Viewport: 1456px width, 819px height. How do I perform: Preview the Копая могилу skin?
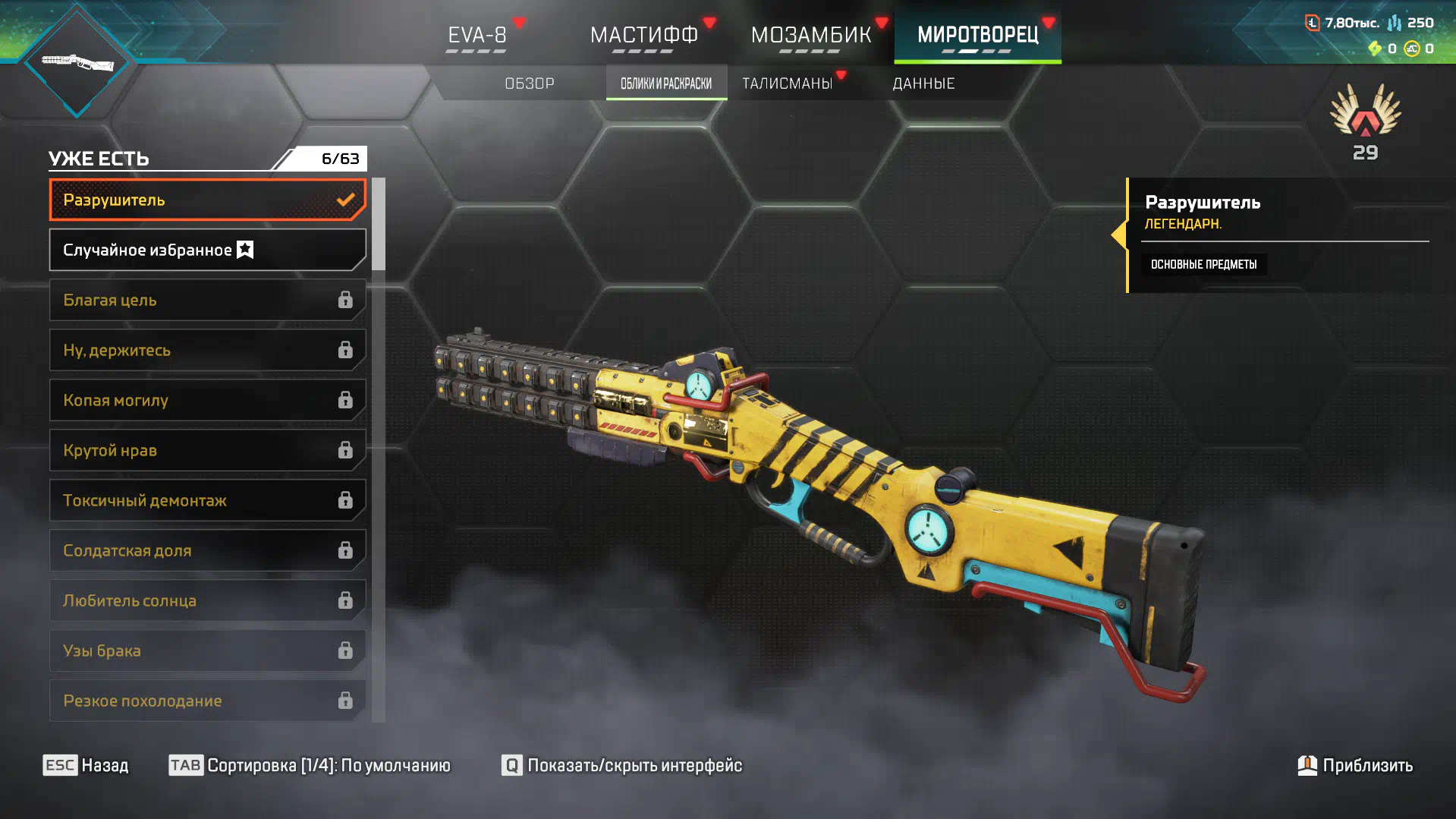coord(207,401)
